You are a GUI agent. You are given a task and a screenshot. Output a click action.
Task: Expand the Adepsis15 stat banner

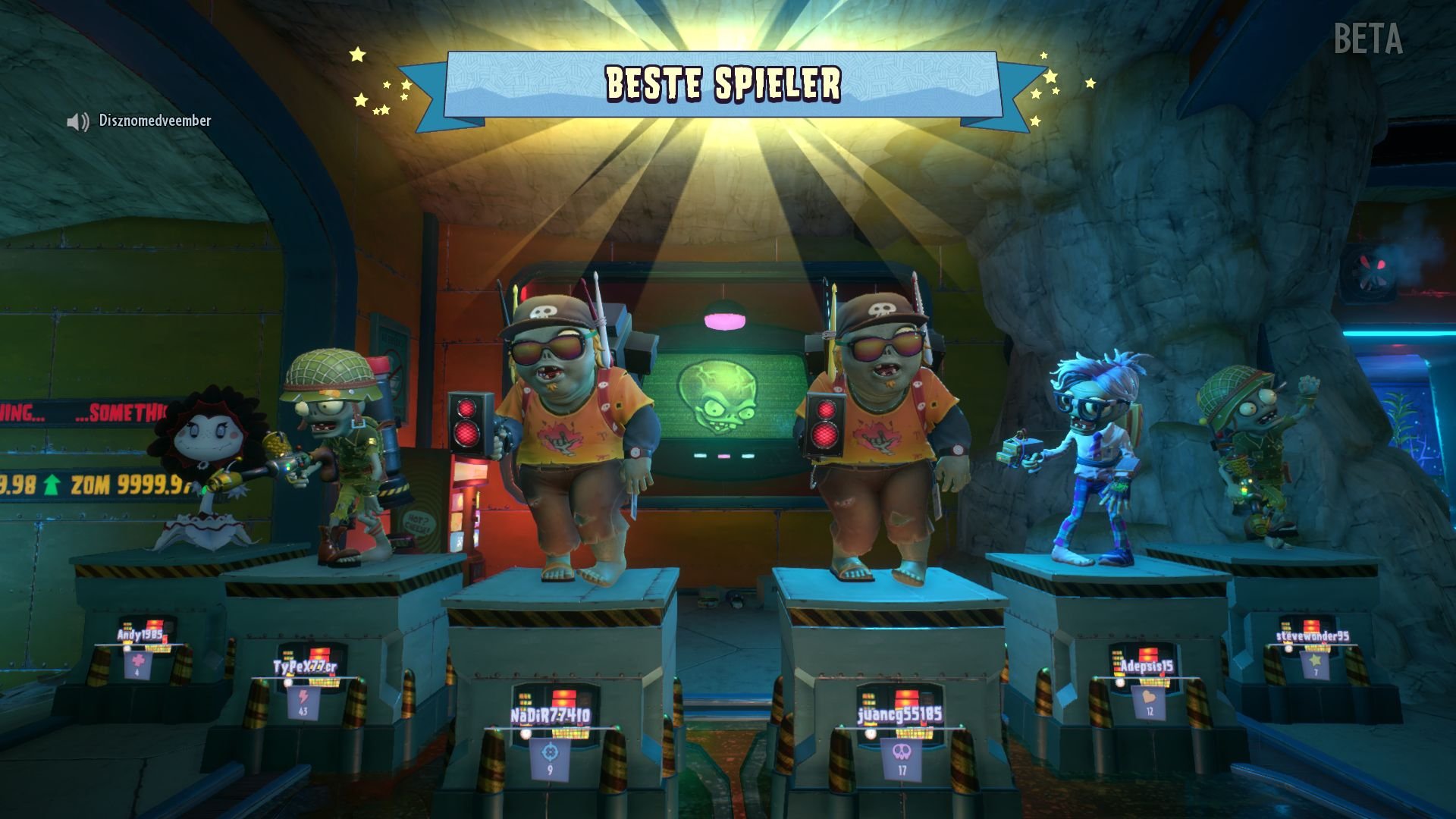click(1150, 701)
